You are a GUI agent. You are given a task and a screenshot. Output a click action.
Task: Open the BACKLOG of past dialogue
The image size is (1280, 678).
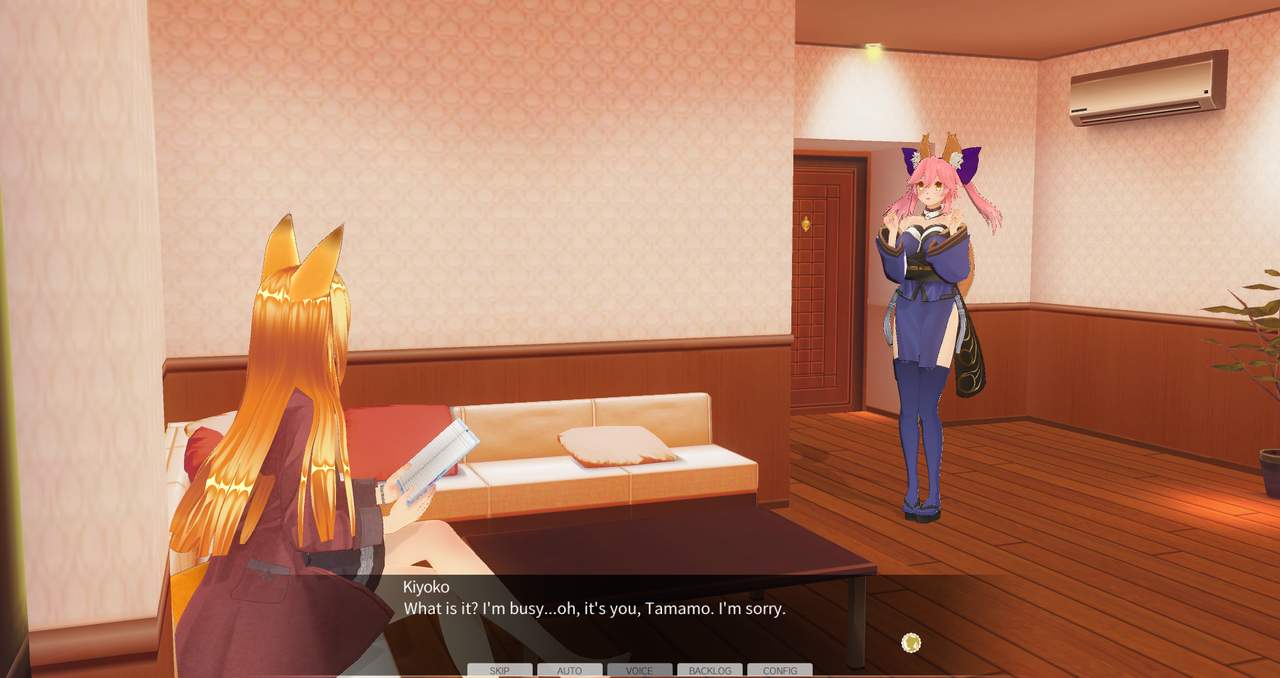click(x=710, y=670)
